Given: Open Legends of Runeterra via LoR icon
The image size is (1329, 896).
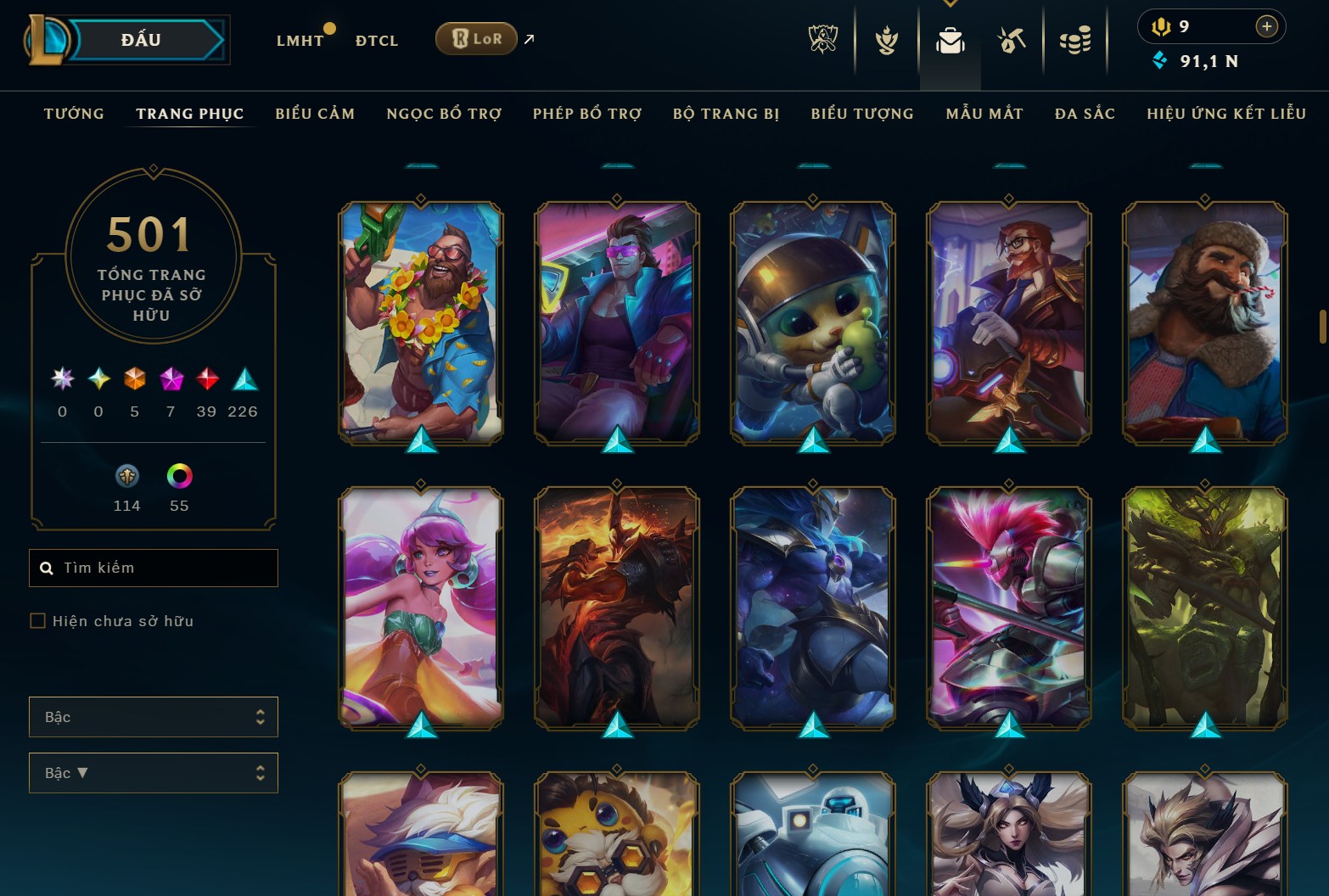Looking at the screenshot, I should (x=475, y=38).
